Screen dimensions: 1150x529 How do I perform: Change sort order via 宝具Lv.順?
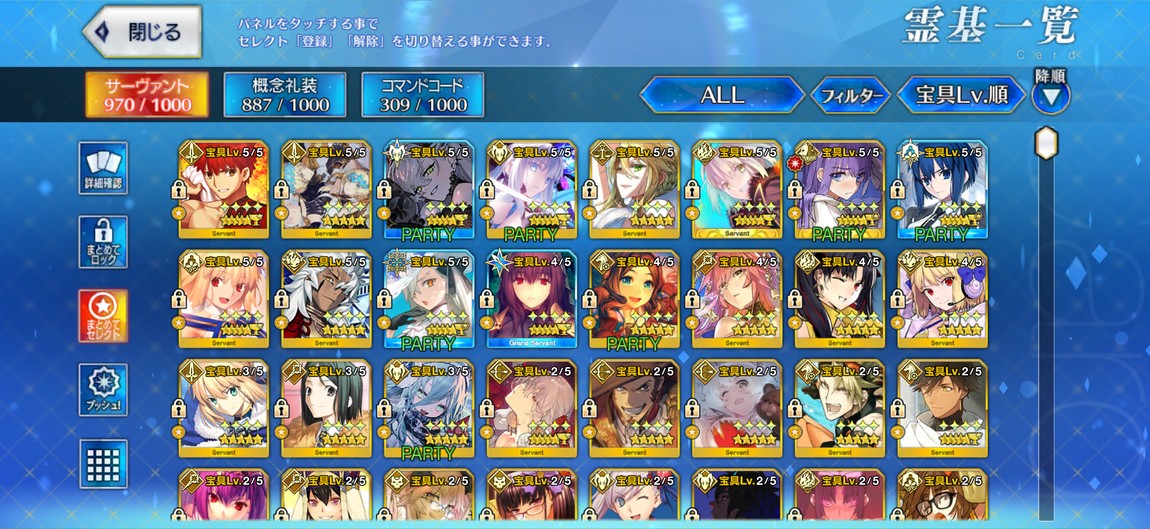pyautogui.click(x=961, y=95)
